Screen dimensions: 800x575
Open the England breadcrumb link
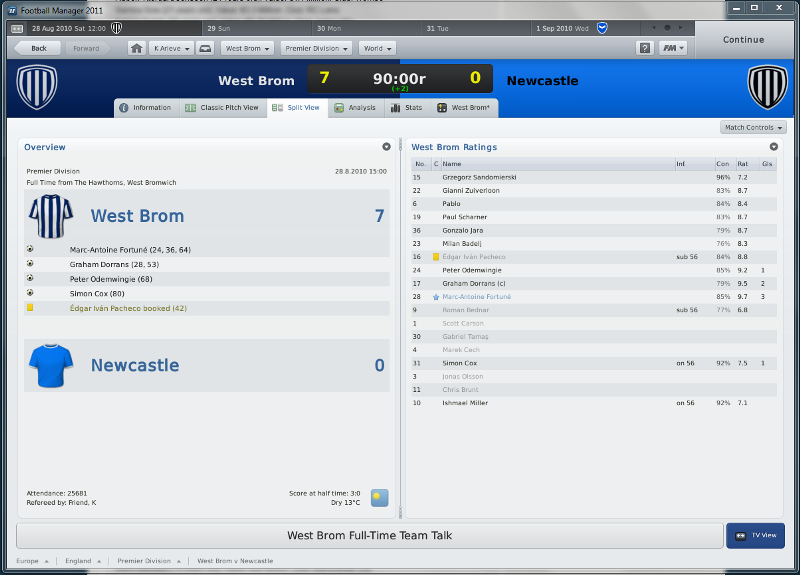coord(79,561)
